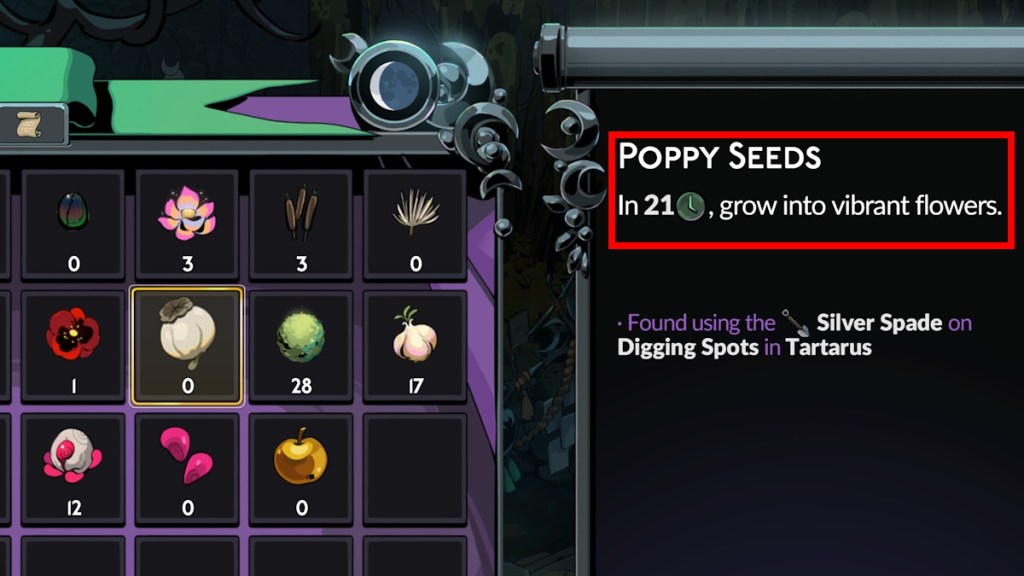
Task: Select the Poppy Seeds slot
Action: 187,345
